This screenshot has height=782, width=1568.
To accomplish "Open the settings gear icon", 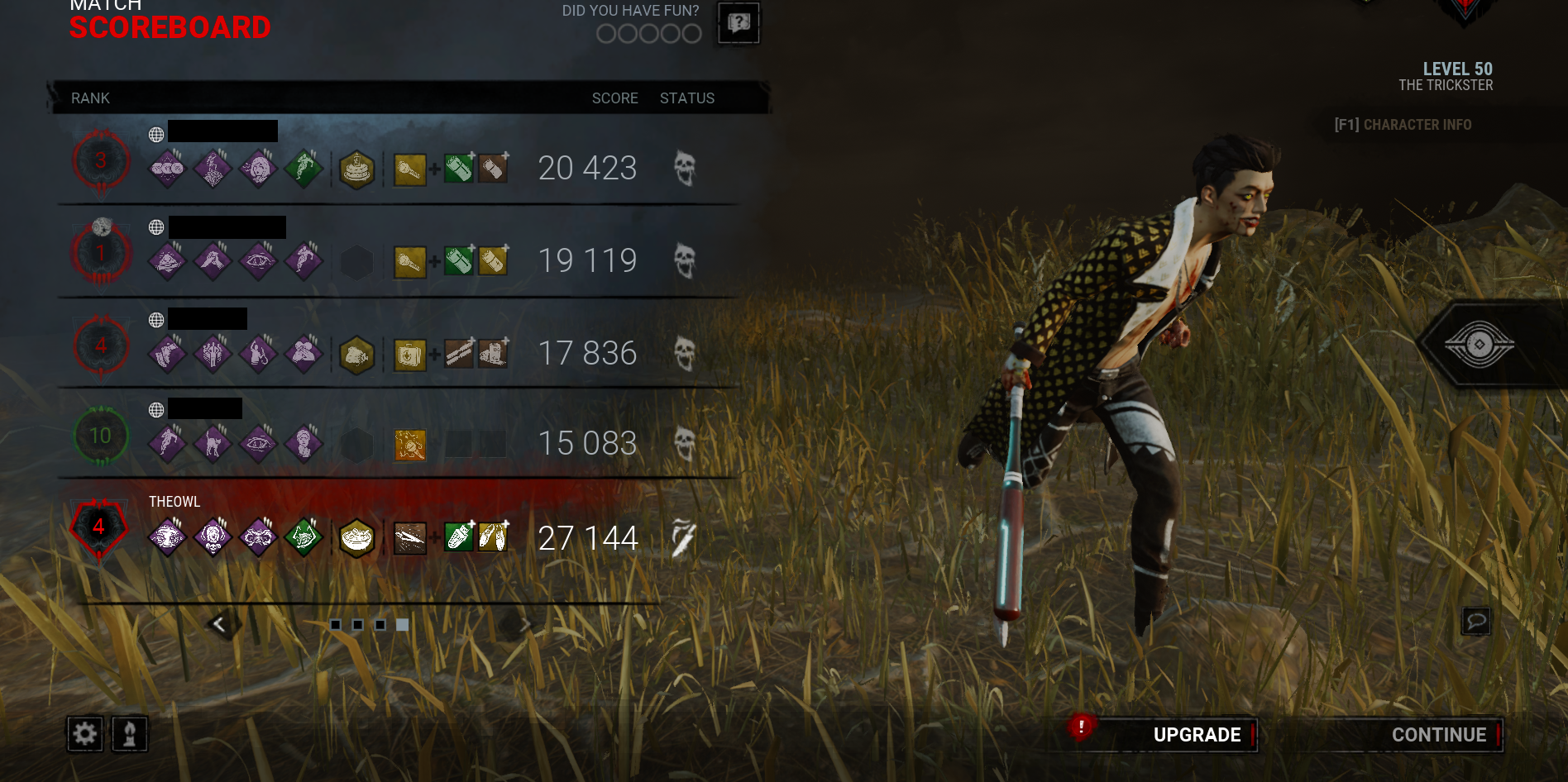I will pyautogui.click(x=87, y=734).
